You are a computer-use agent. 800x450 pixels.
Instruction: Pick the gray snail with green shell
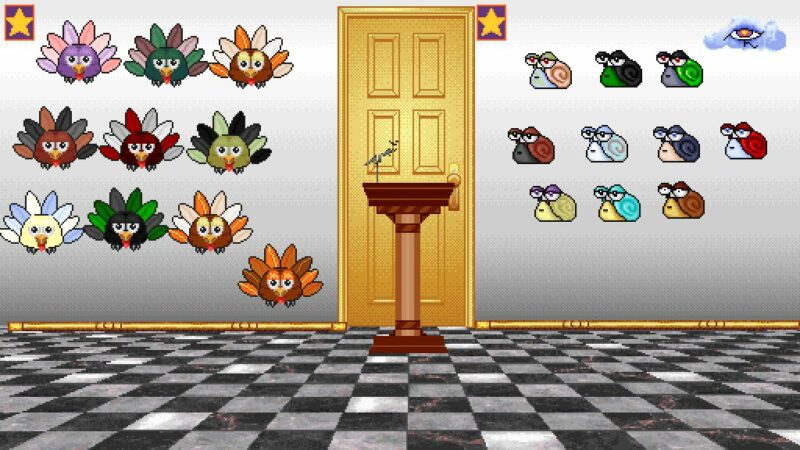point(680,69)
